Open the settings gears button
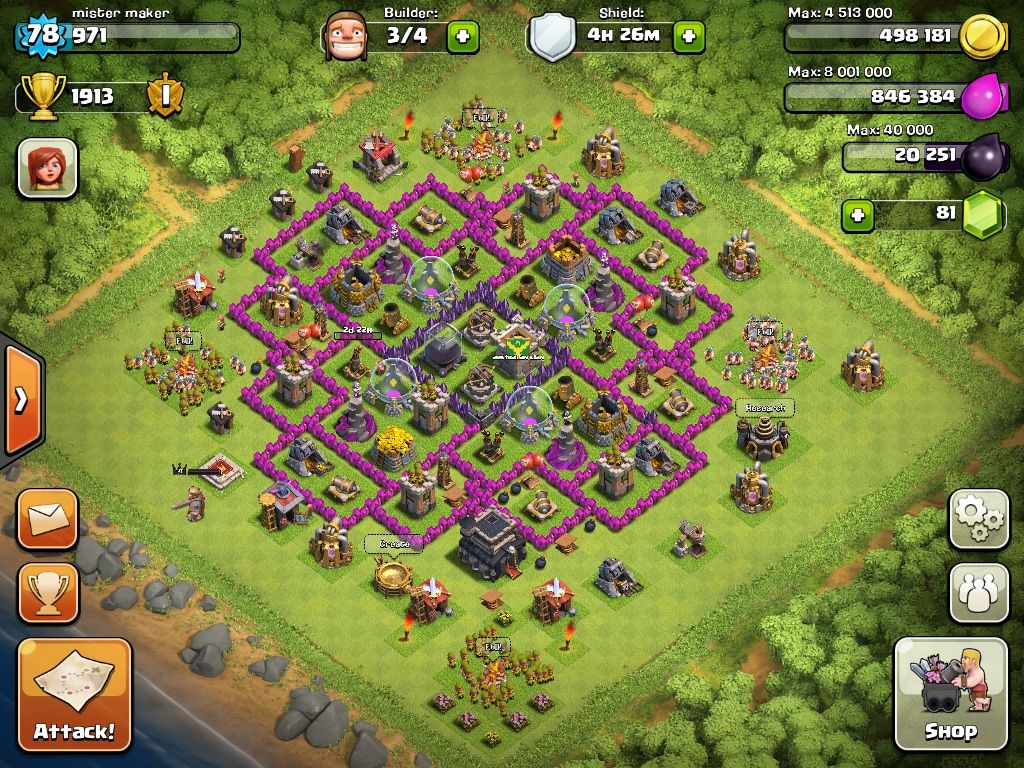 pos(978,519)
